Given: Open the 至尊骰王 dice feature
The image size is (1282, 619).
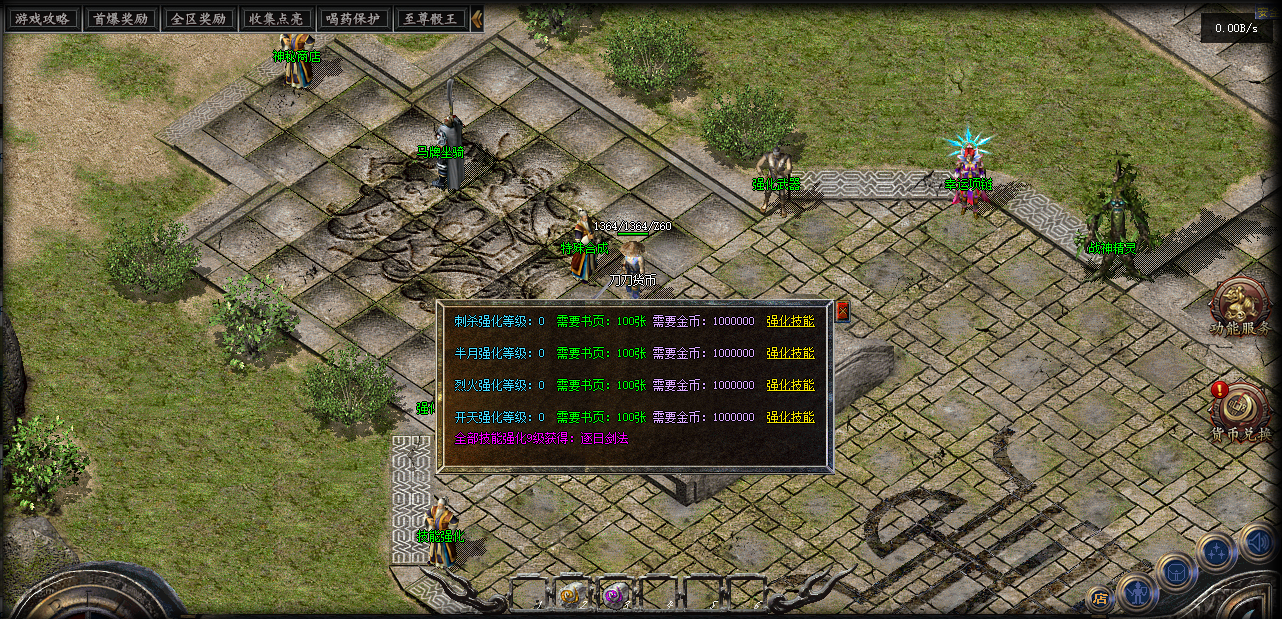Looking at the screenshot, I should click(432, 19).
